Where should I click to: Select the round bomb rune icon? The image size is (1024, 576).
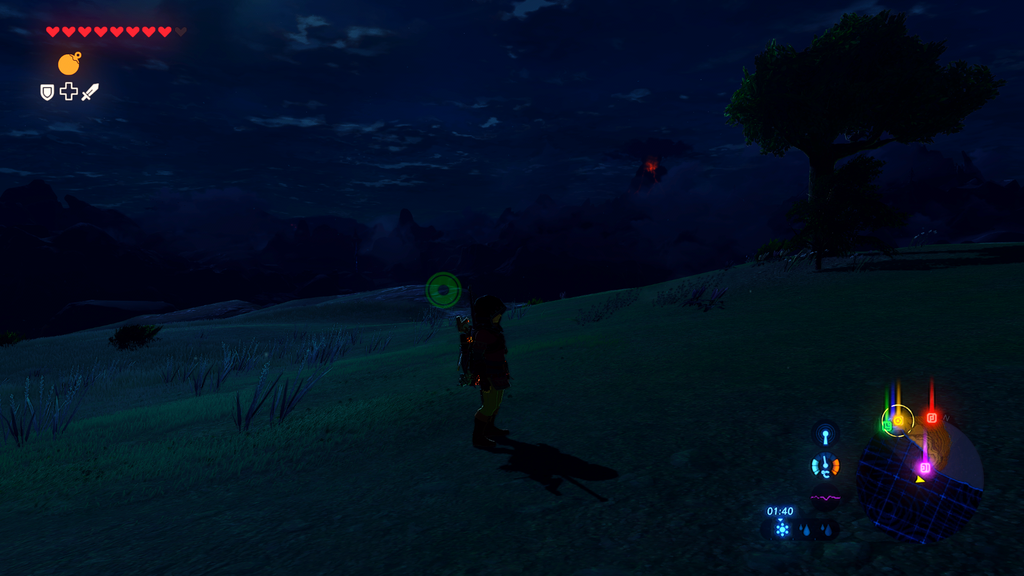pos(69,64)
